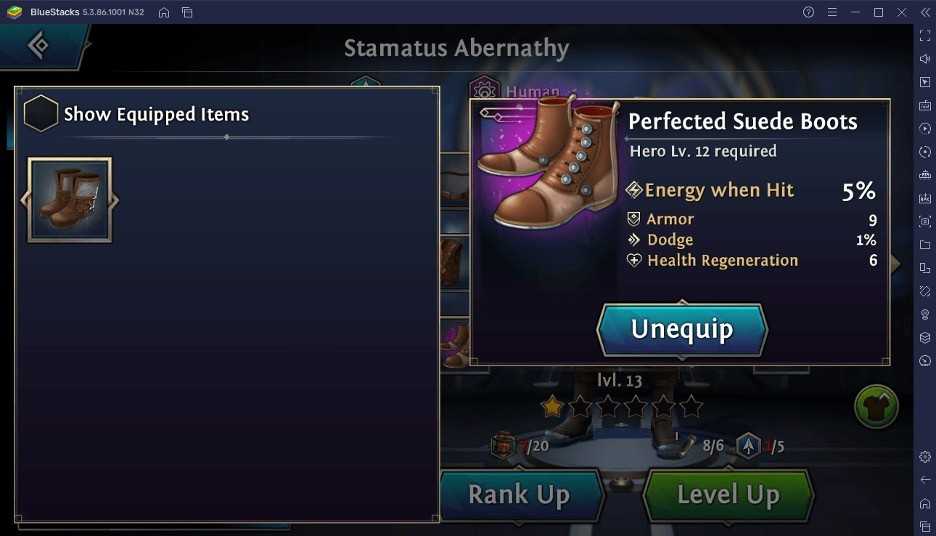Rank Up the hero
Viewport: 936px width, 536px height.
pos(519,494)
